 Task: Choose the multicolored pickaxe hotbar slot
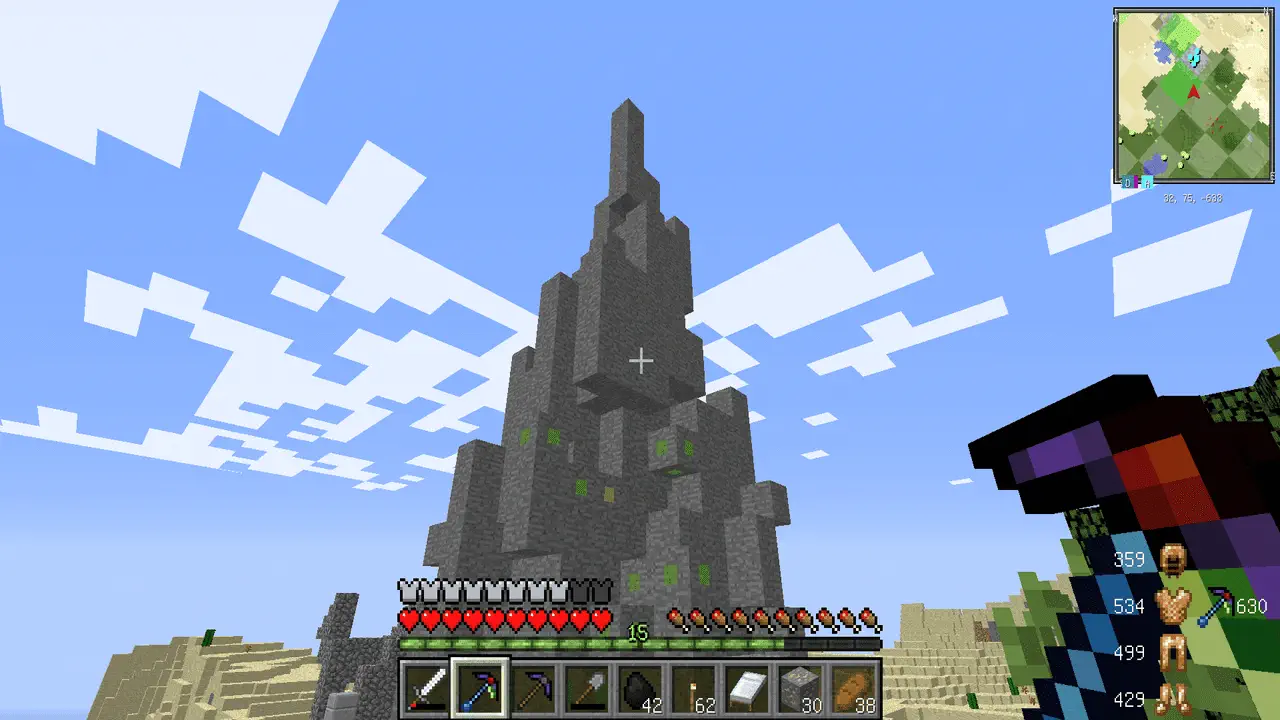pos(481,688)
